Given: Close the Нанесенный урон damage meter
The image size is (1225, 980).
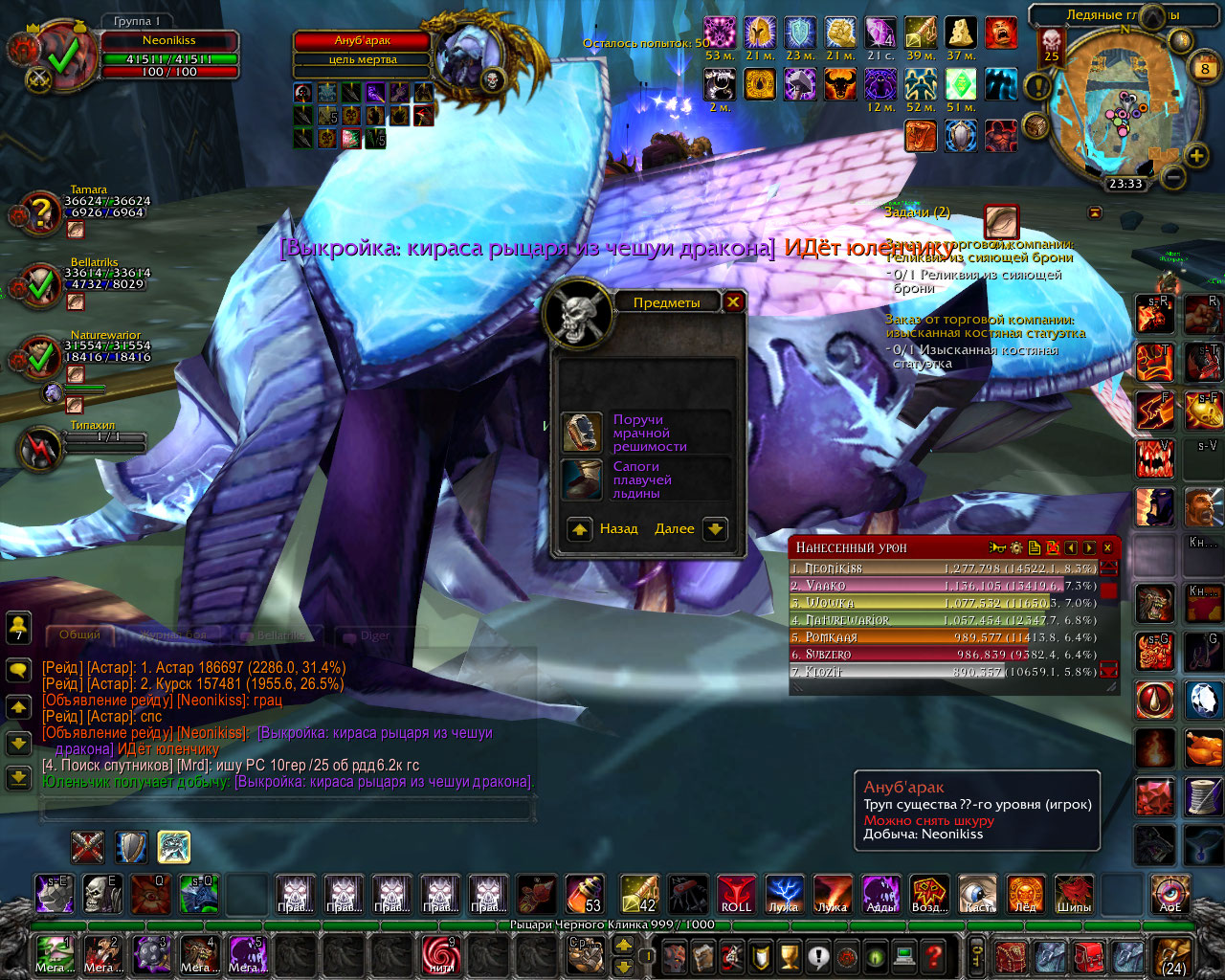Looking at the screenshot, I should pos(1107,547).
